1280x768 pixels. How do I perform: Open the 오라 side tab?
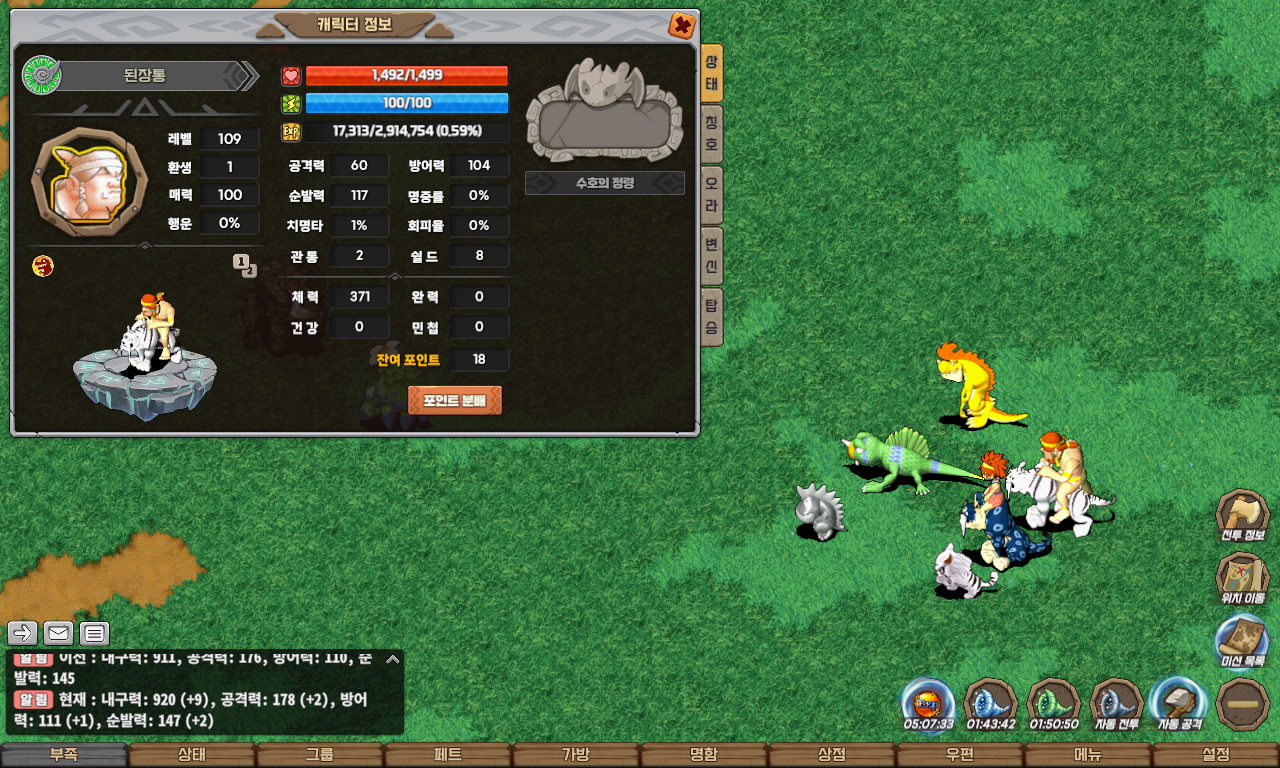pyautogui.click(x=712, y=190)
